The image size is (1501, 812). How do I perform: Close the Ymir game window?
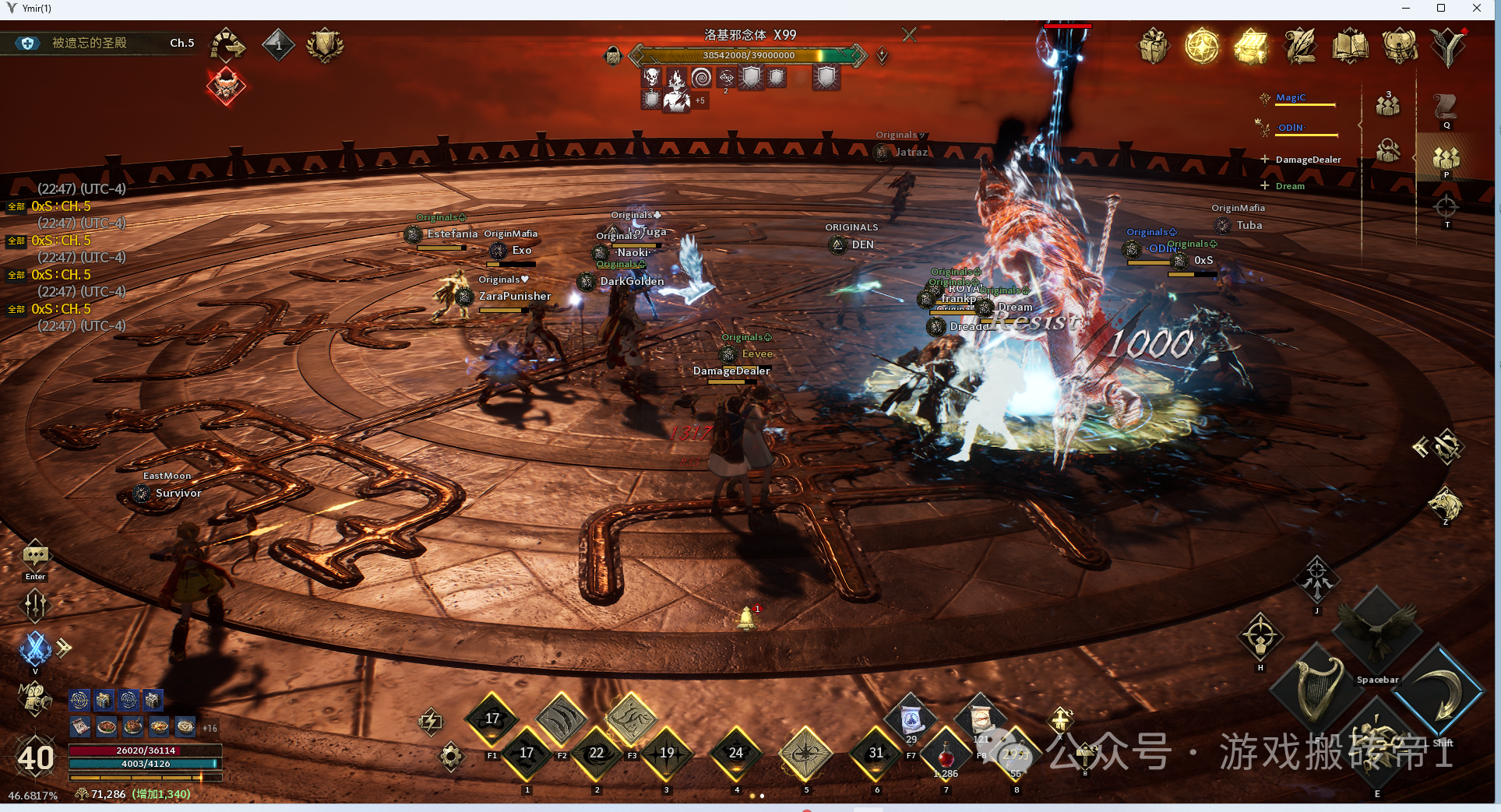coord(1477,9)
